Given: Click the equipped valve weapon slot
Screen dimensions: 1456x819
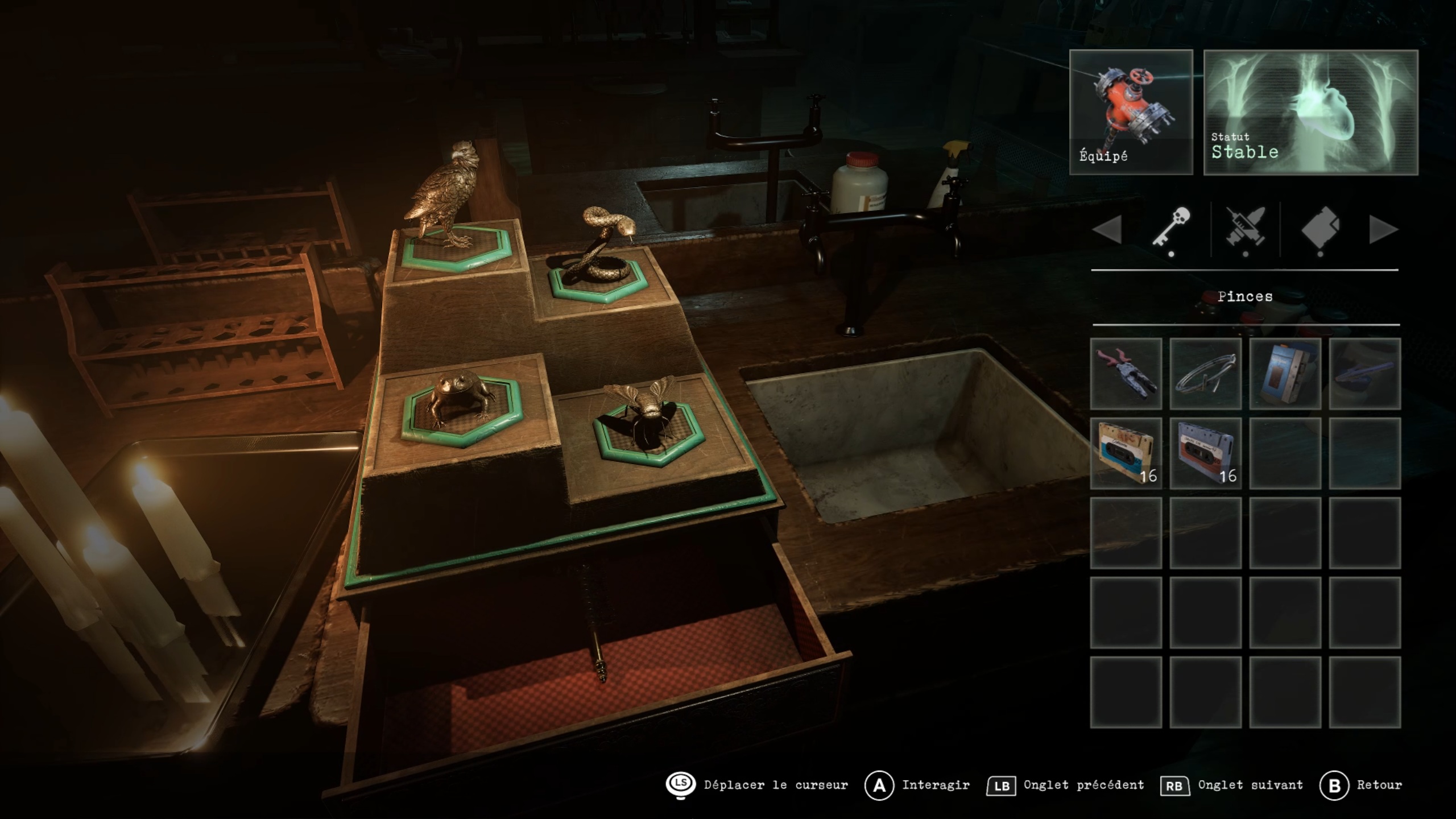Looking at the screenshot, I should [x=1131, y=112].
